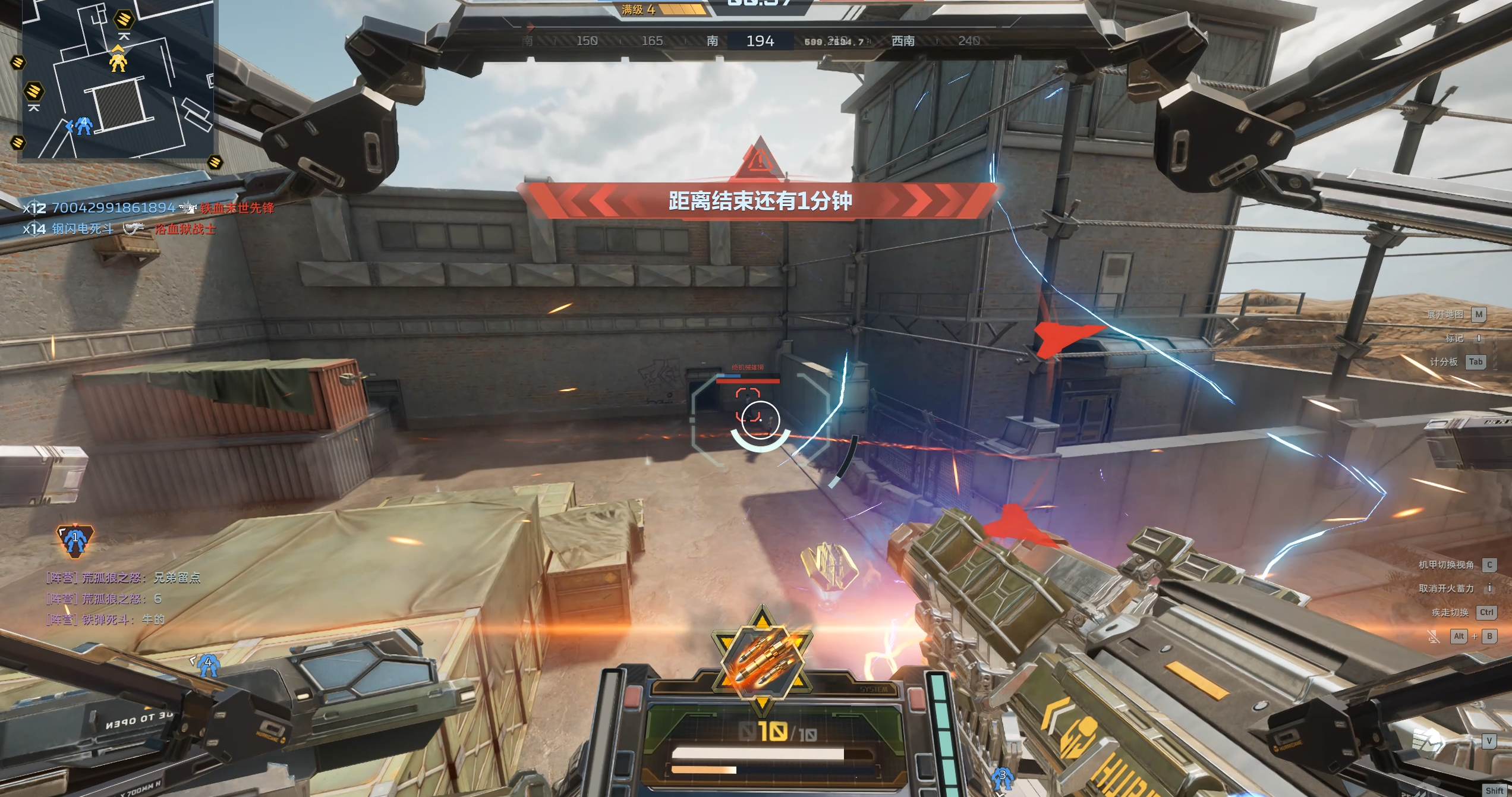The width and height of the screenshot is (1512, 797).
Task: Click the 展开地图 expand map label
Action: tap(1445, 314)
